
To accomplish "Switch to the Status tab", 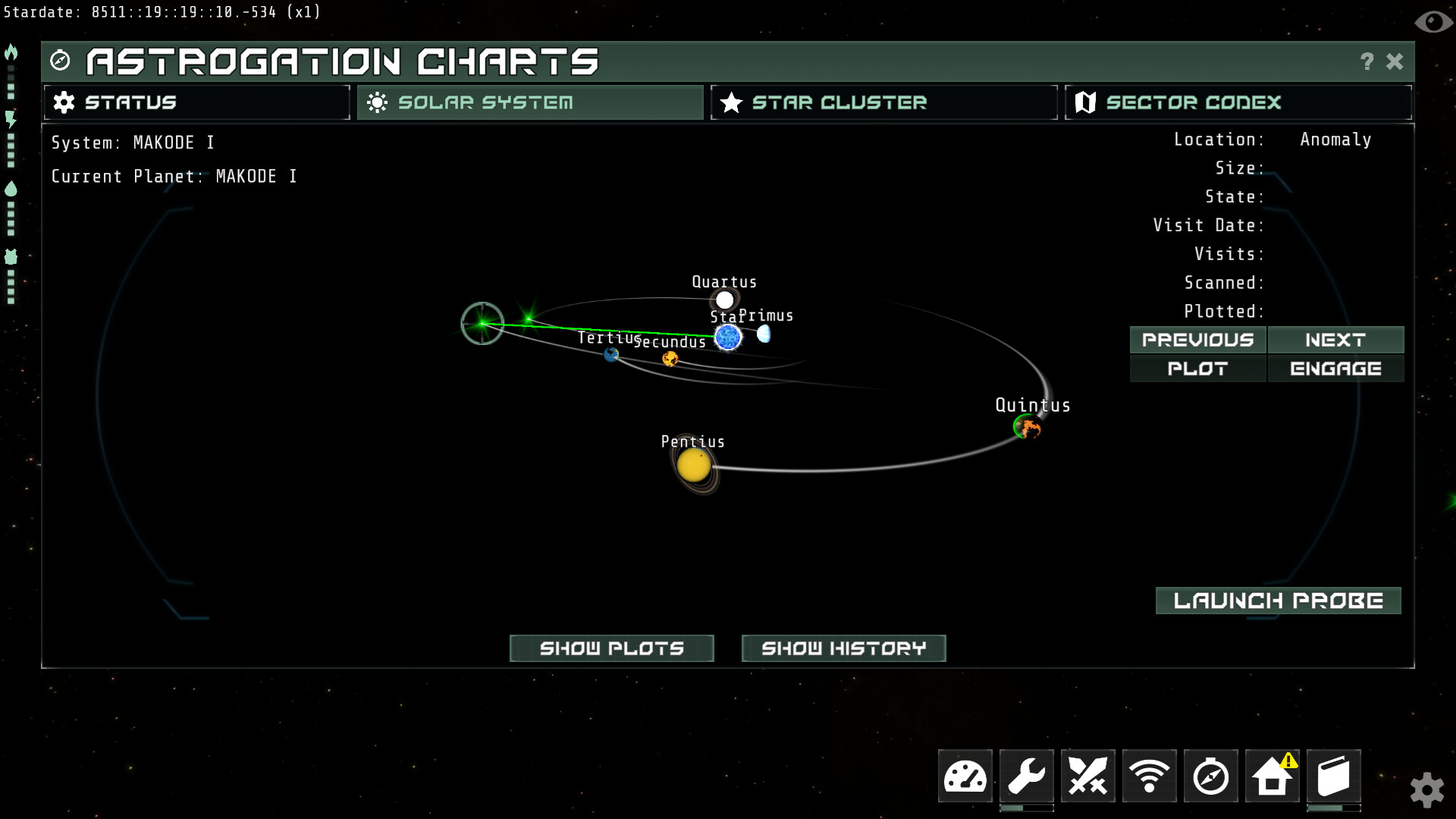I will [196, 102].
